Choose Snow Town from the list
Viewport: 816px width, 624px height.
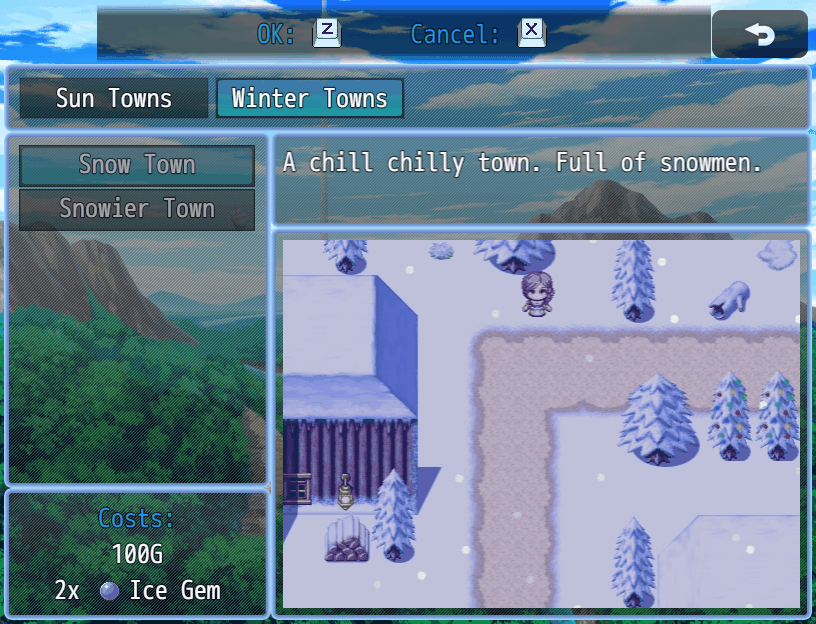(x=137, y=165)
